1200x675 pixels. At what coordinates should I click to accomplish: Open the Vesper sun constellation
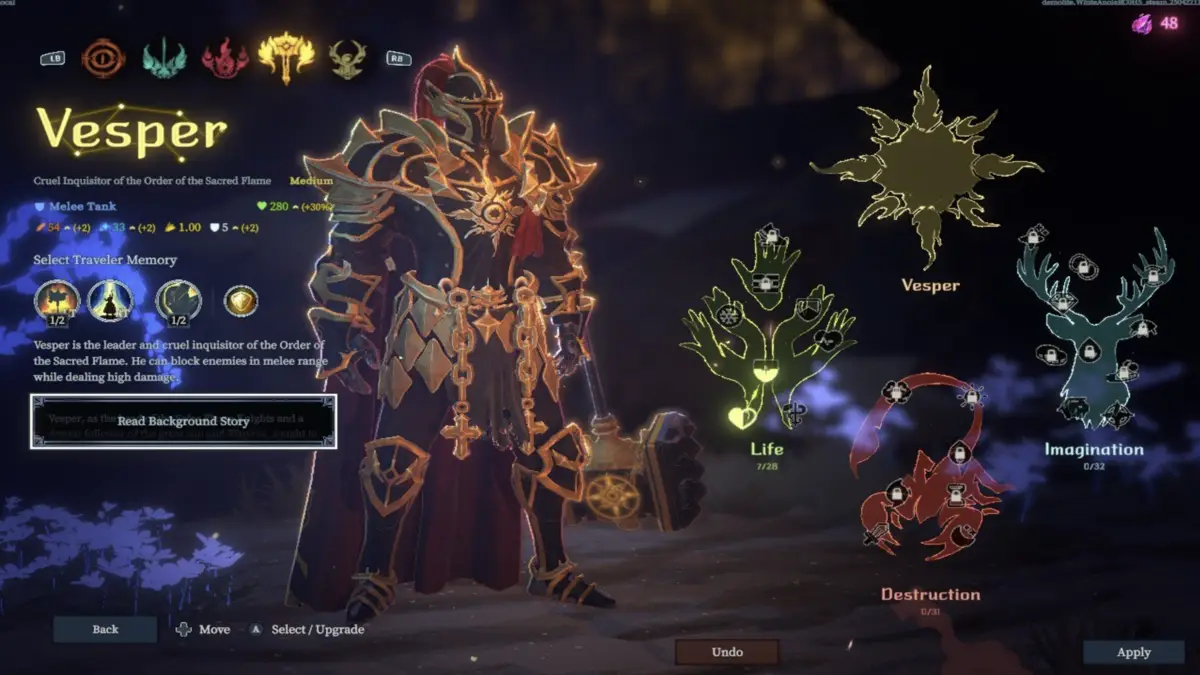tap(929, 165)
